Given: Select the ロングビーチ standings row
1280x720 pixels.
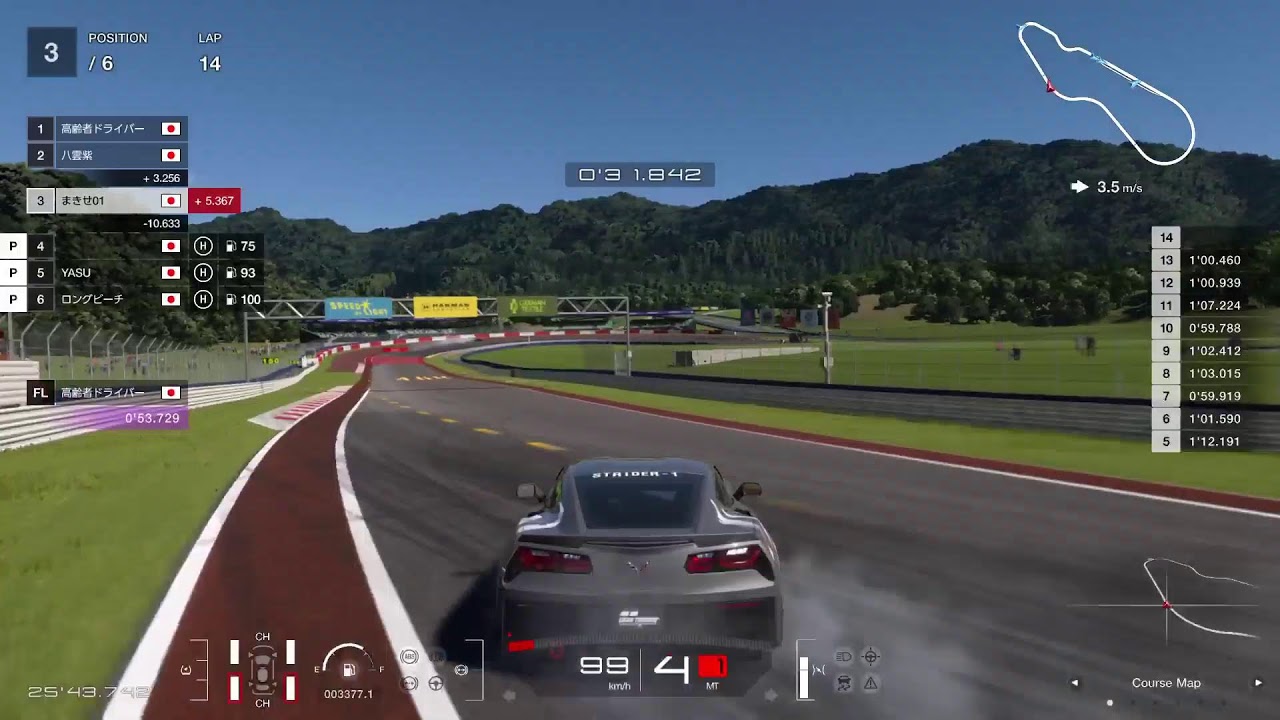Looking at the screenshot, I should pos(107,299).
